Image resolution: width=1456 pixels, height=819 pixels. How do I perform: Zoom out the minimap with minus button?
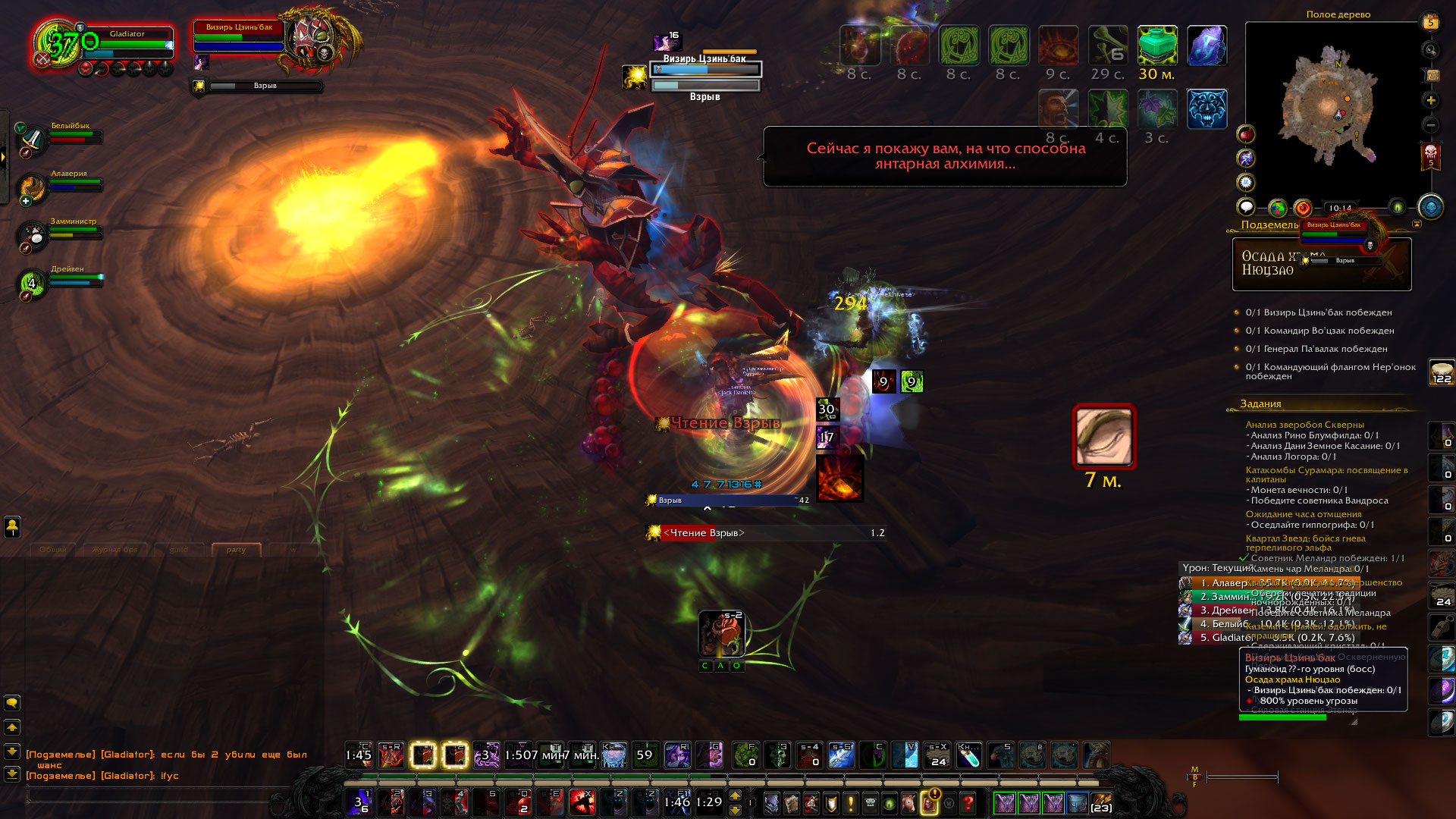[x=1431, y=124]
